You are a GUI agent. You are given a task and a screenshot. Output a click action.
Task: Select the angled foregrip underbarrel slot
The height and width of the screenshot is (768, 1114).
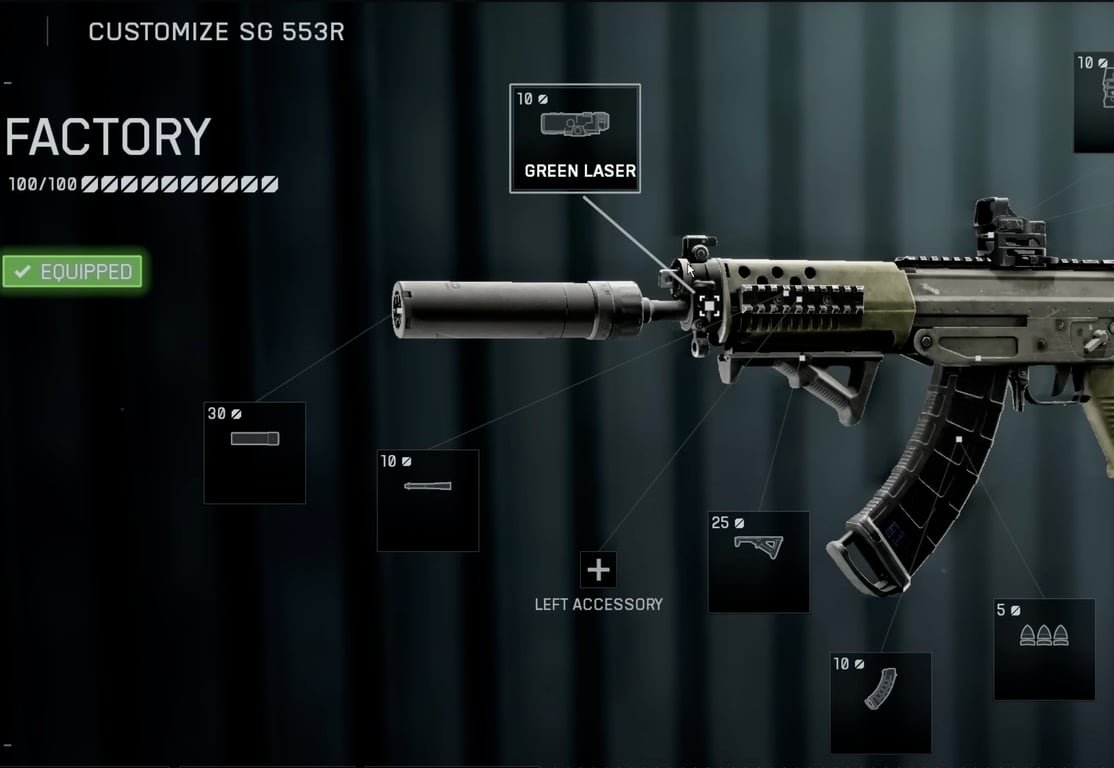[758, 561]
